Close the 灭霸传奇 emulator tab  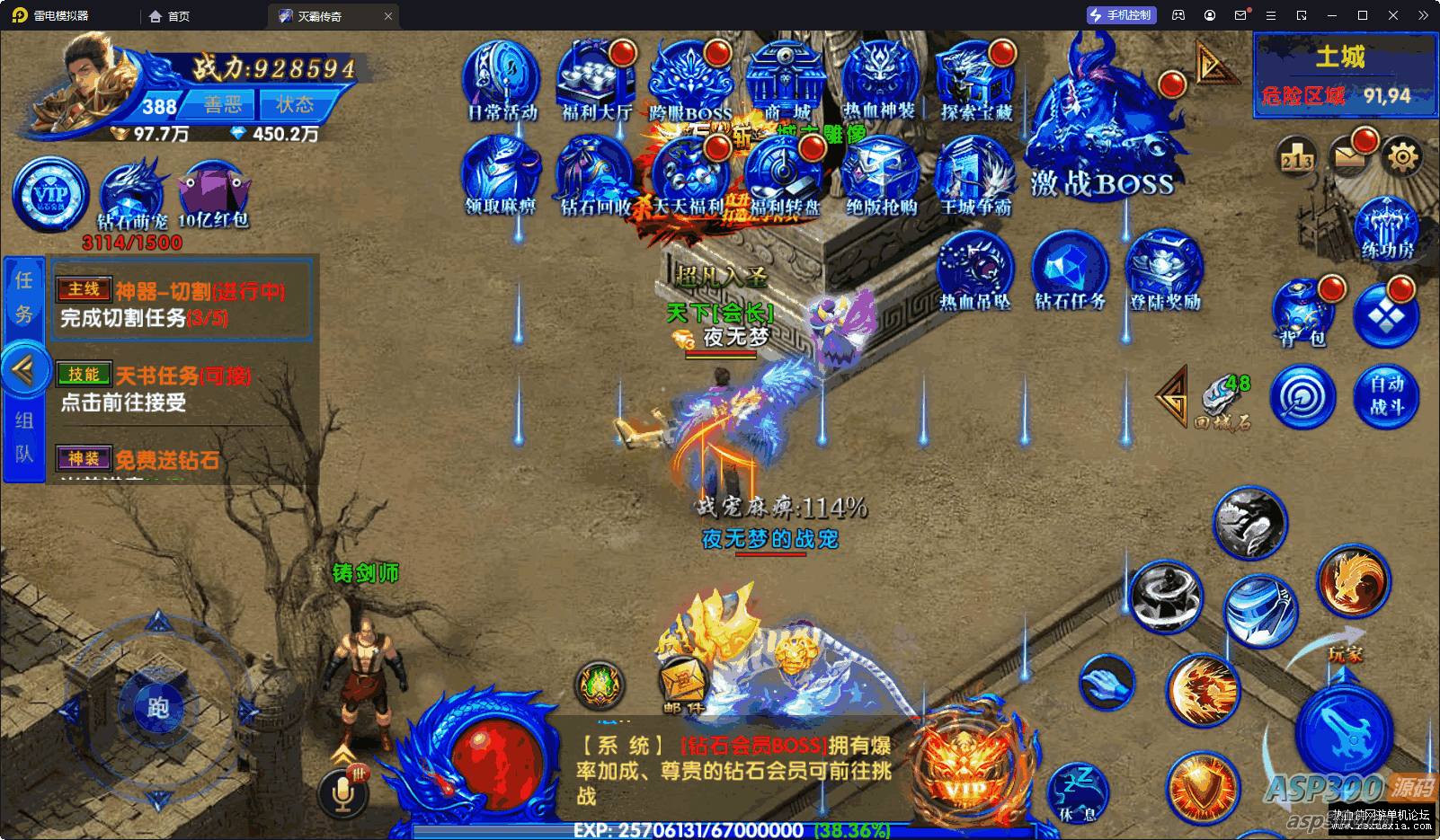pos(388,16)
